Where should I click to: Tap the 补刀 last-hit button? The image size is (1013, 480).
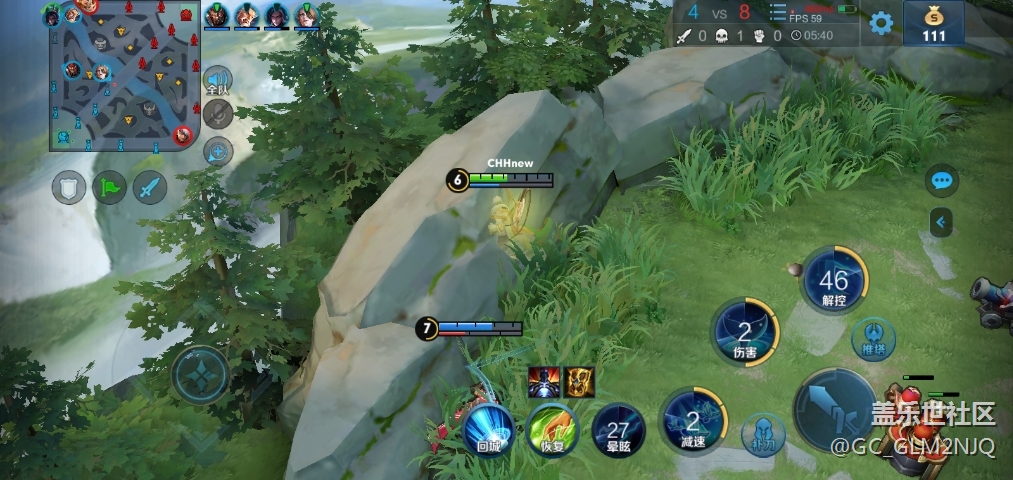click(x=762, y=433)
